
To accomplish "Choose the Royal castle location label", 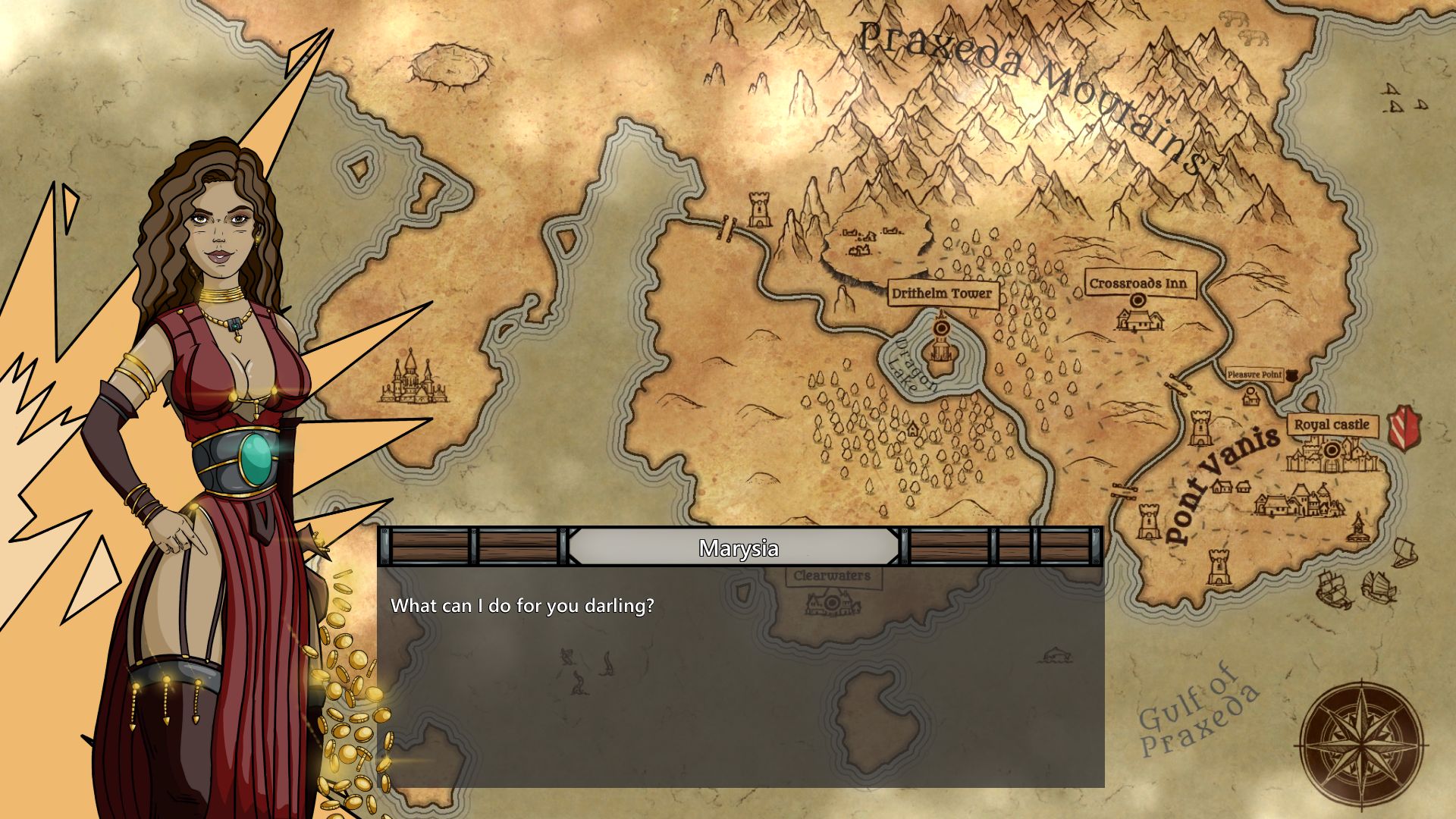I will [1331, 425].
